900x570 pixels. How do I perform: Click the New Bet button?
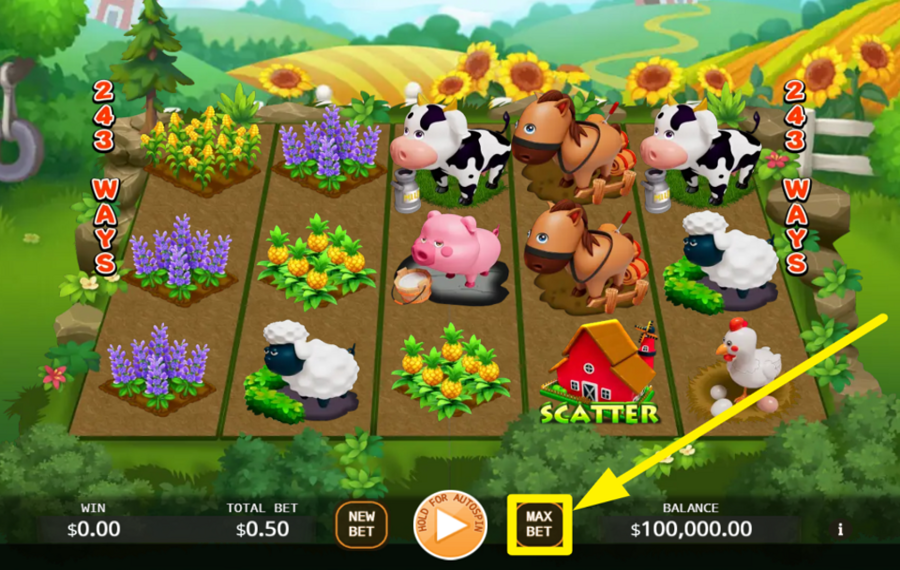click(x=361, y=524)
